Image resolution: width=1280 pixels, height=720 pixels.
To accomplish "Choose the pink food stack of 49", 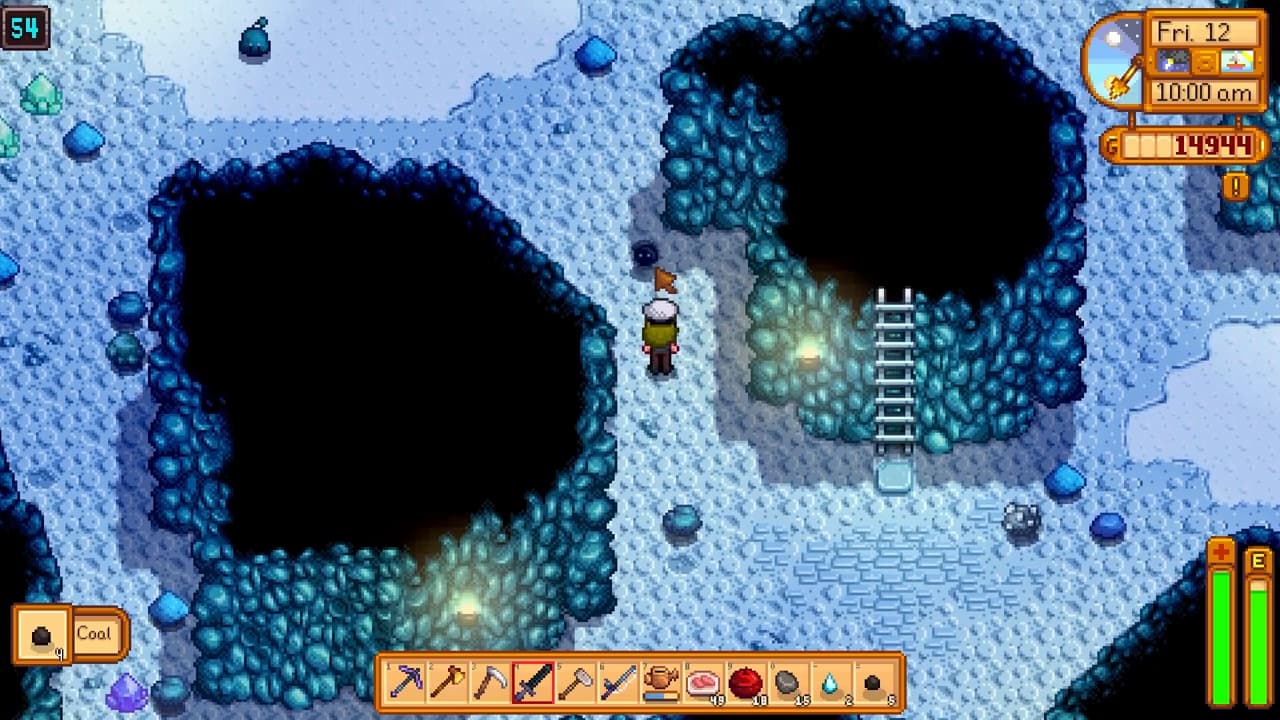I will [703, 683].
